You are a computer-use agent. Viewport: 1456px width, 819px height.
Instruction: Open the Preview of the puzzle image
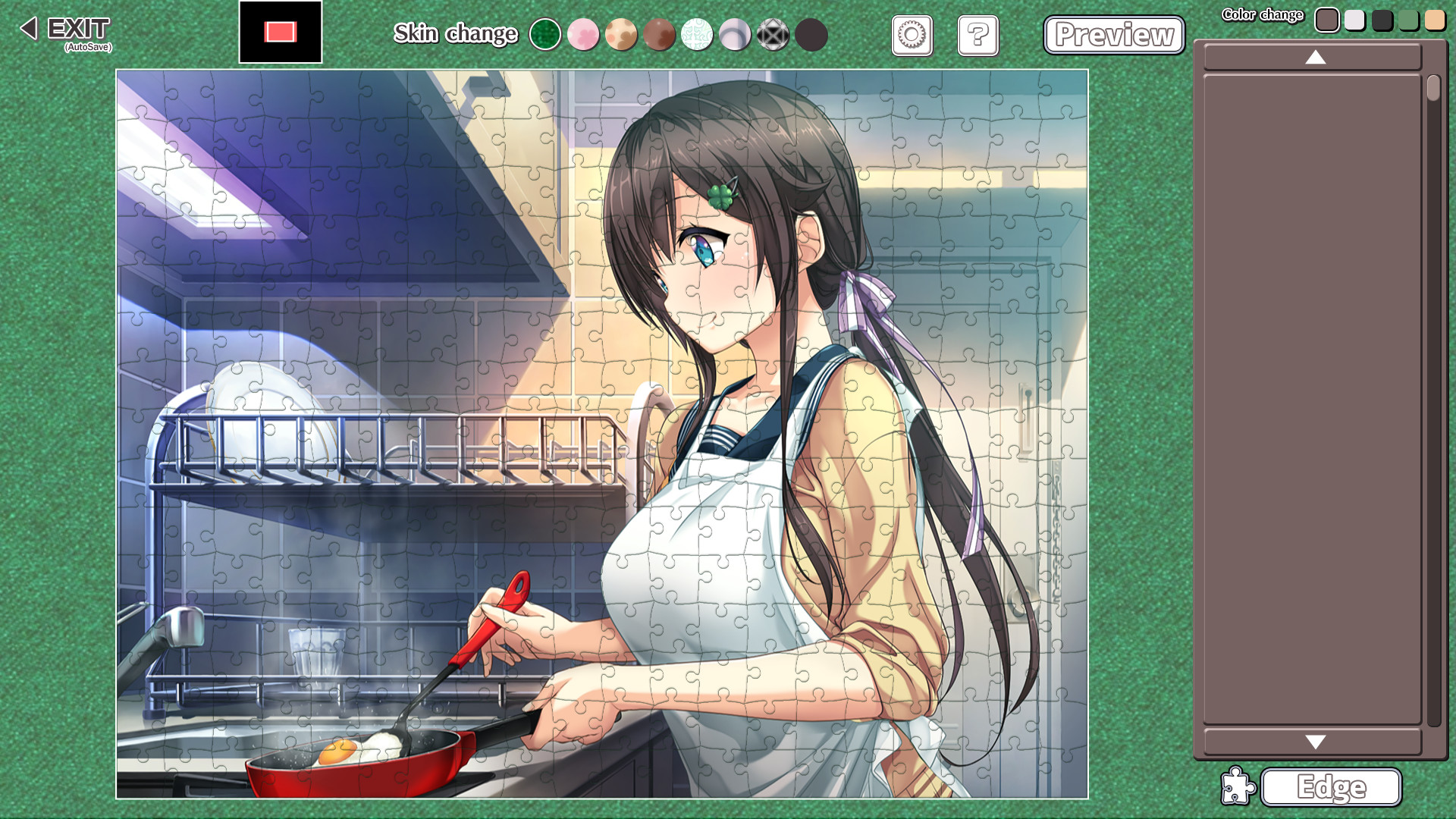[1114, 35]
